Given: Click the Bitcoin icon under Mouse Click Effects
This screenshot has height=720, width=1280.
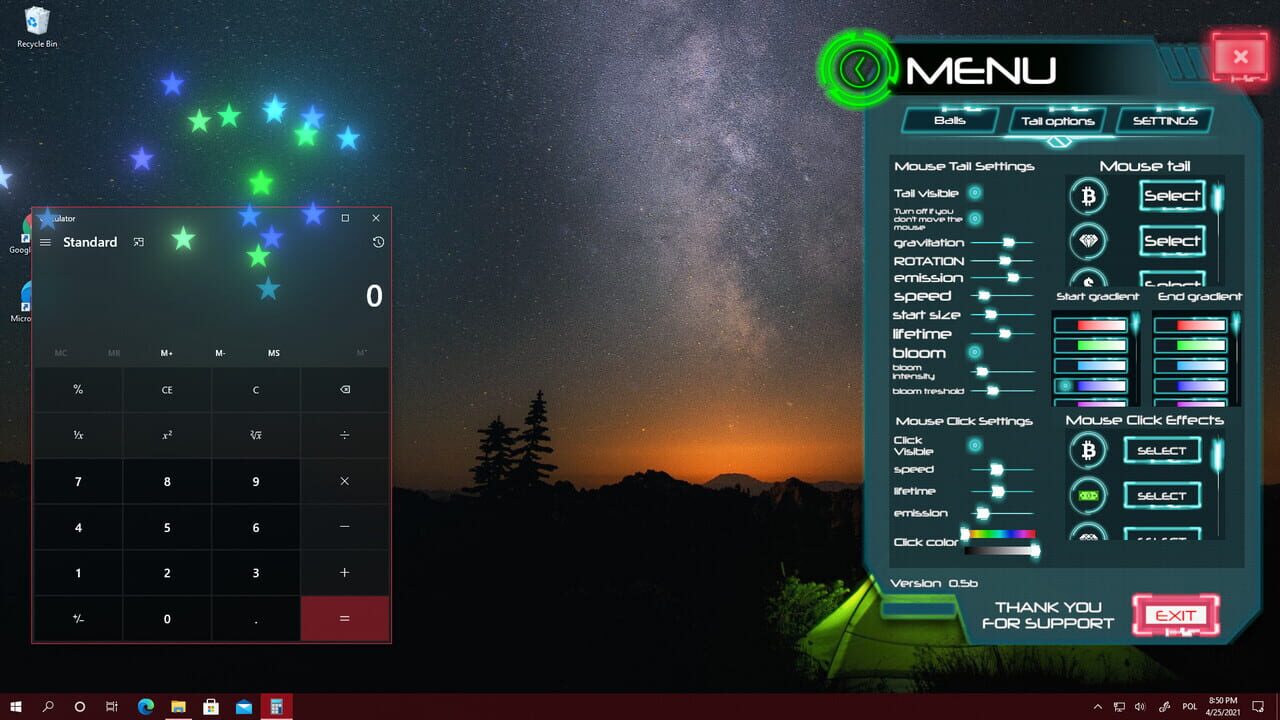Looking at the screenshot, I should tap(1088, 450).
